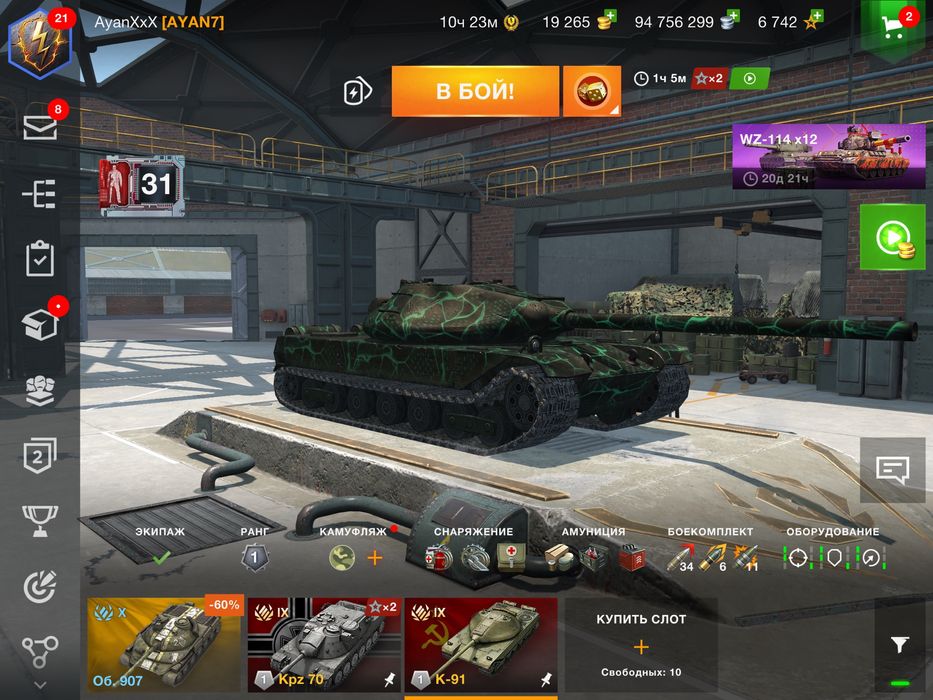Start a battle with the В БОЙ! button
This screenshot has width=933, height=700.
[x=475, y=92]
